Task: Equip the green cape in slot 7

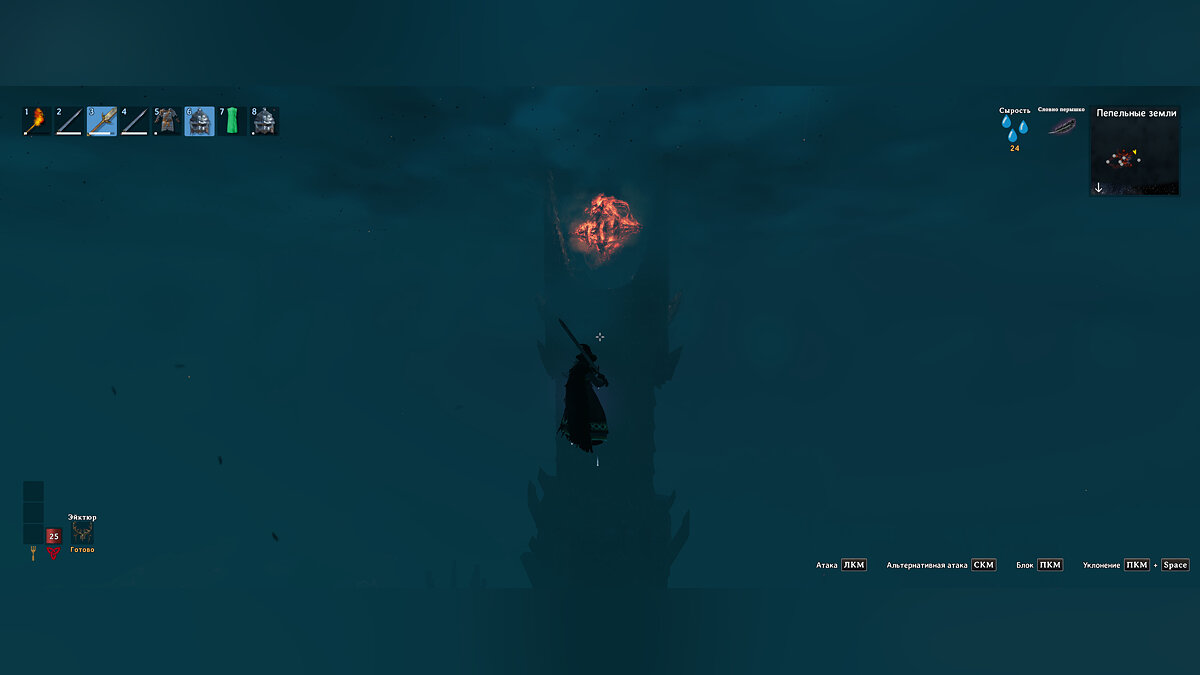Action: [232, 121]
